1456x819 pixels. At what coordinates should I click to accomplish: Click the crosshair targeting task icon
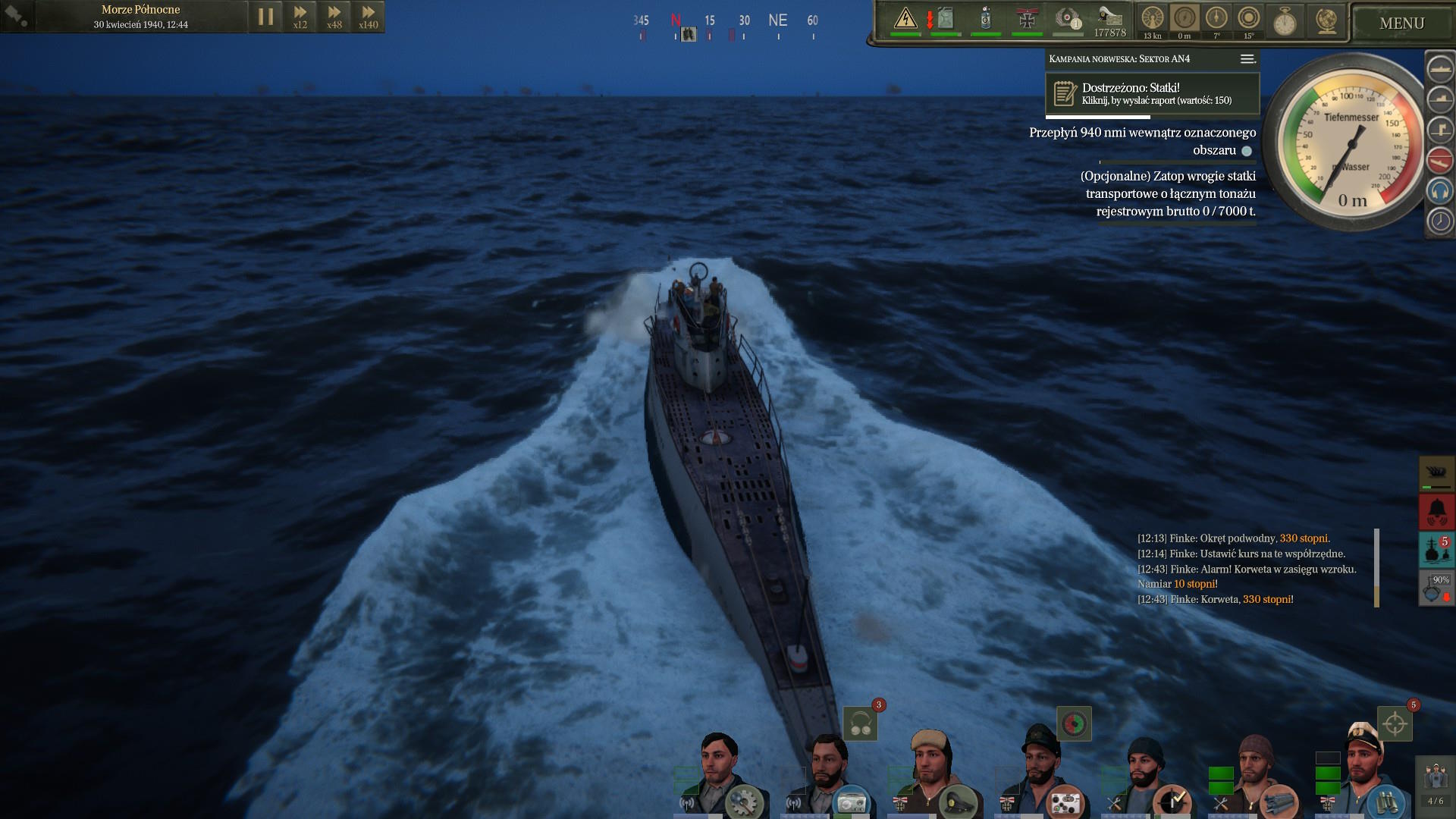[1395, 724]
